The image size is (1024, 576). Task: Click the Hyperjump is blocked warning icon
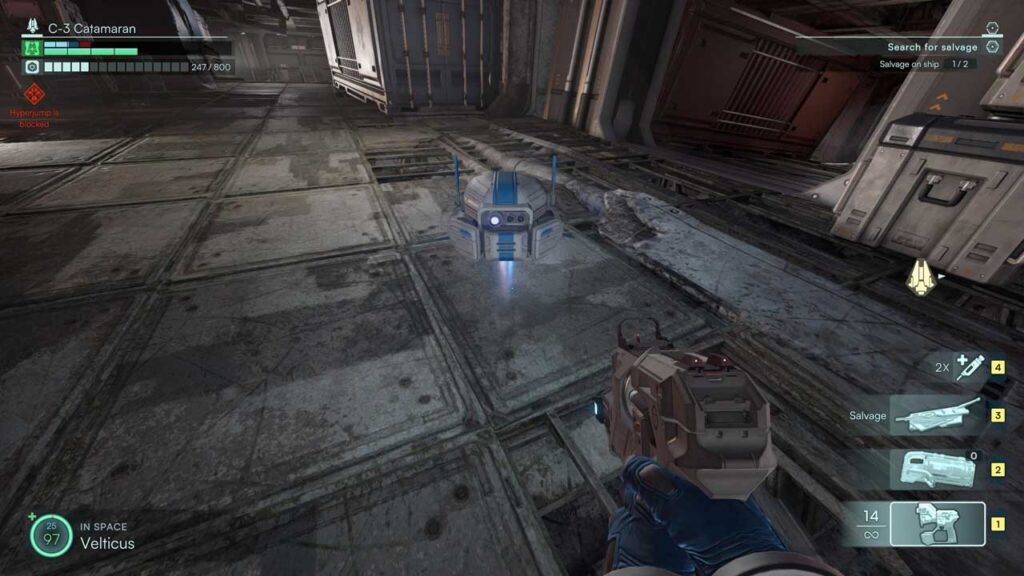tap(34, 95)
